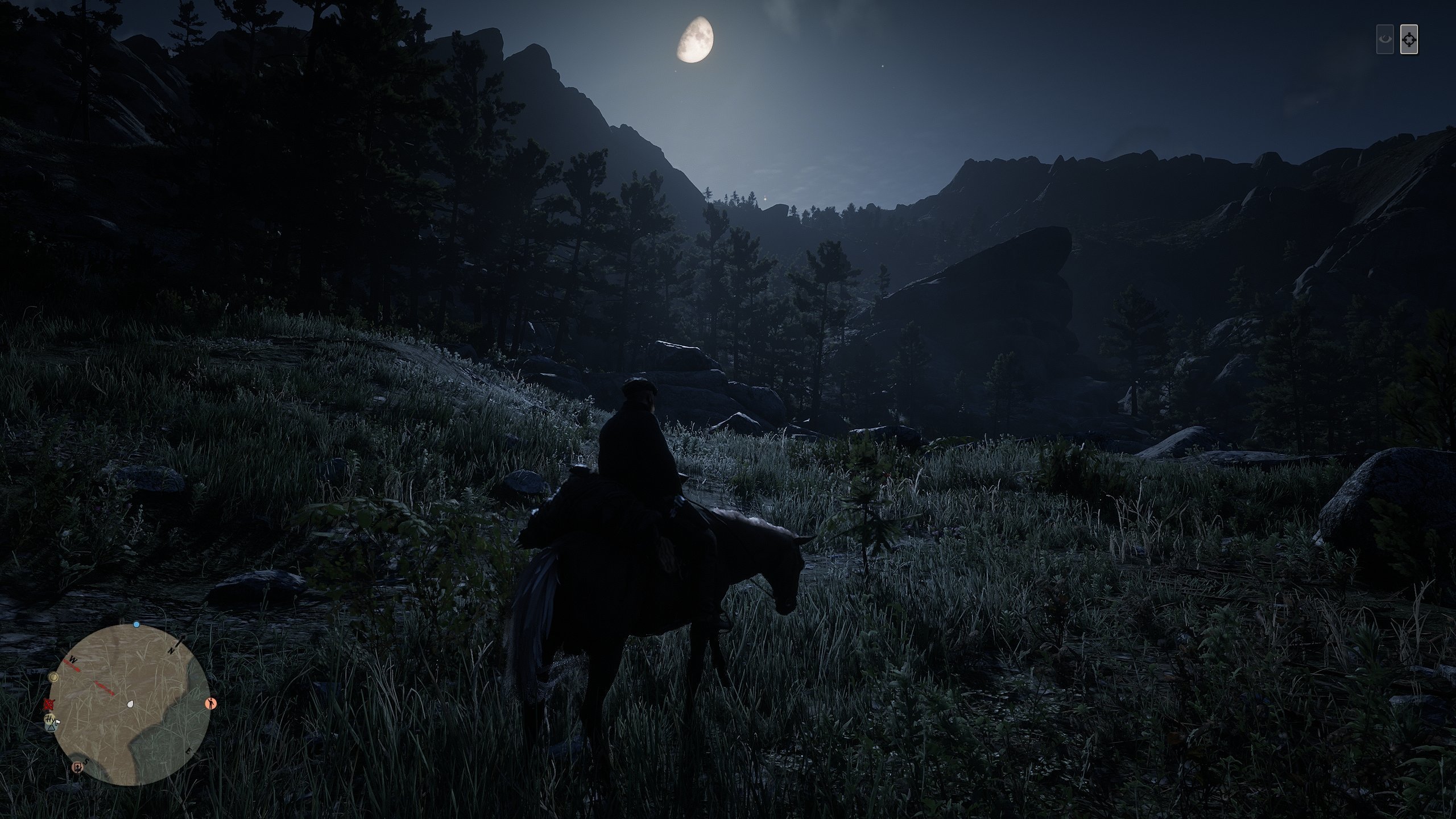Click the eye icon in the top-right overlay

(1385, 39)
